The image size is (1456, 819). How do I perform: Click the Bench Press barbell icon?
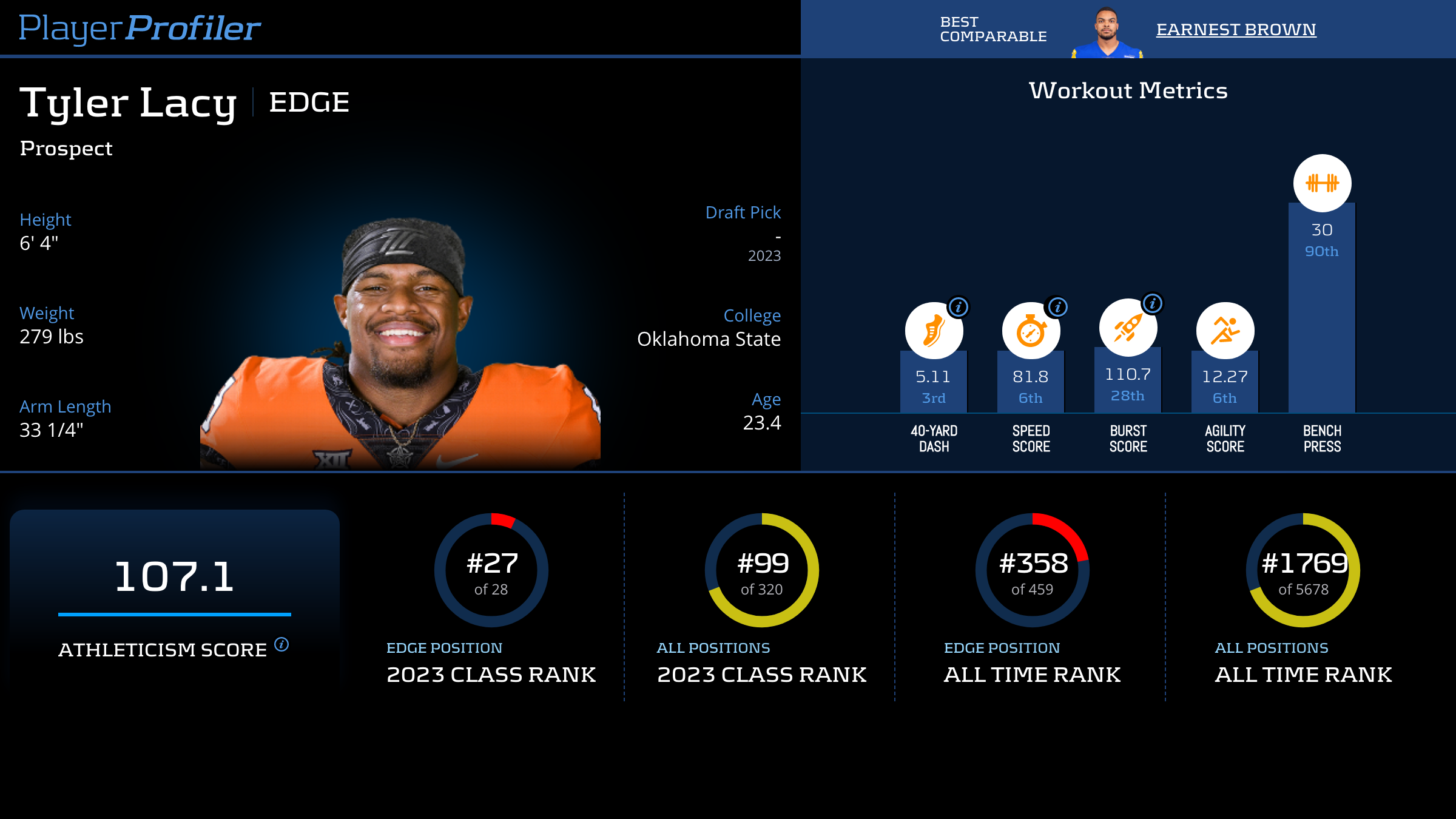pos(1322,183)
